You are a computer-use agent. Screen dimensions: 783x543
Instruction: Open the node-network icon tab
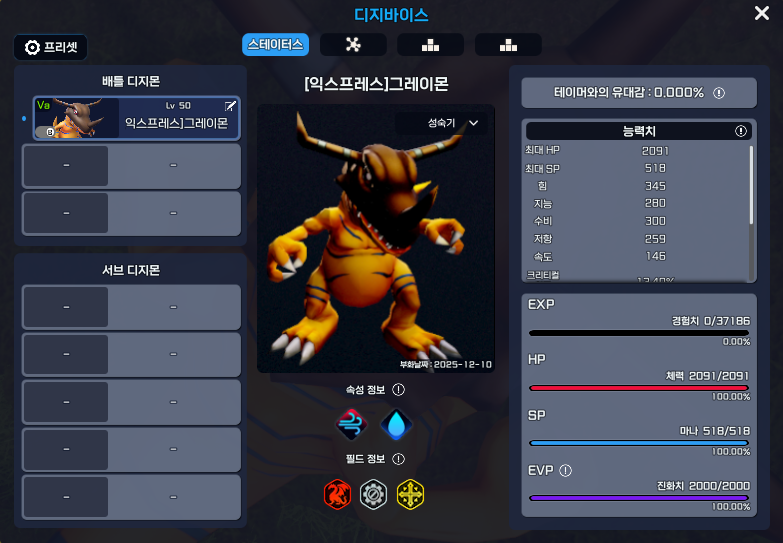[x=352, y=44]
